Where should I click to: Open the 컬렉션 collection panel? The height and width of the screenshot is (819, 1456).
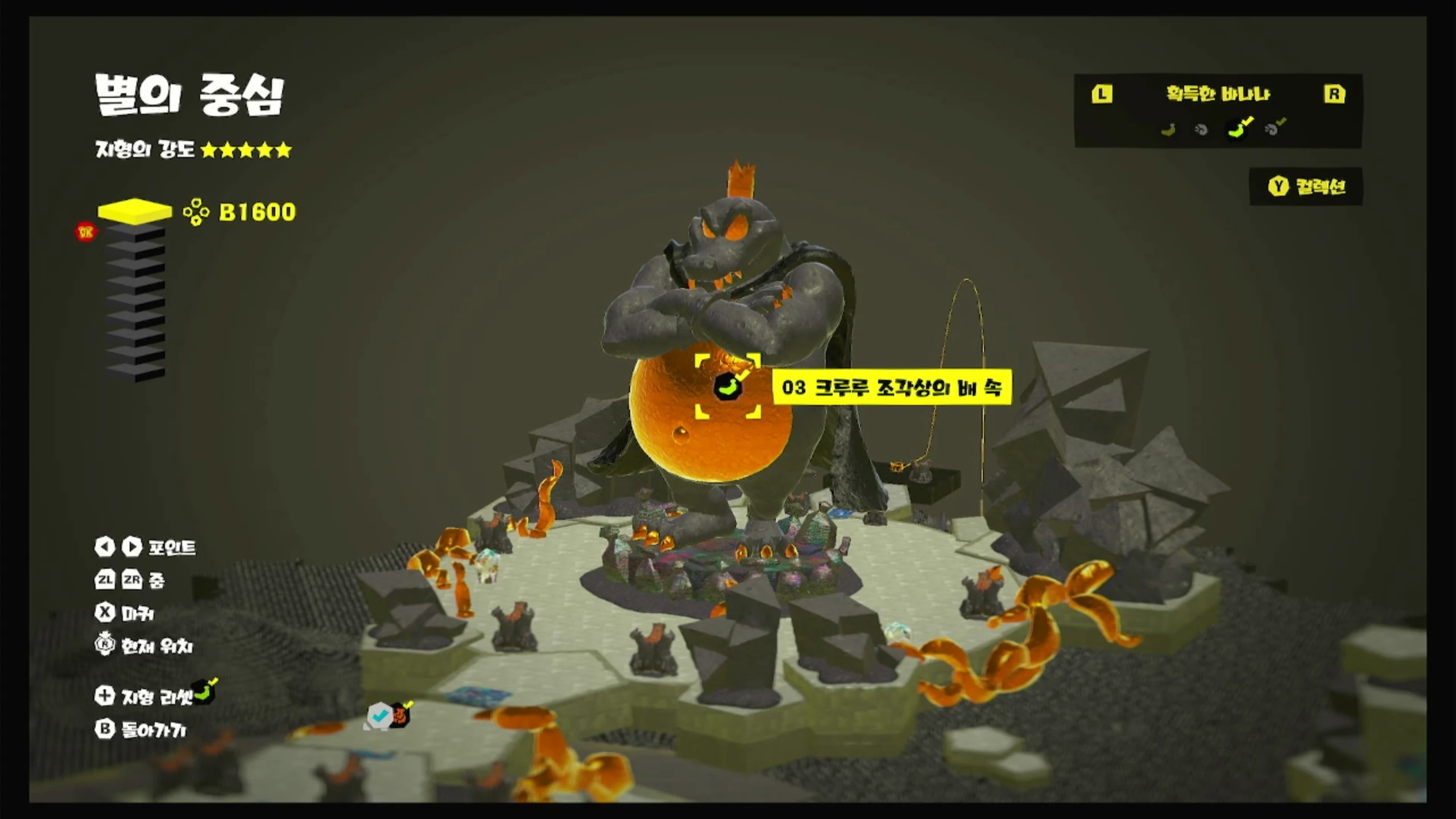click(x=1306, y=187)
